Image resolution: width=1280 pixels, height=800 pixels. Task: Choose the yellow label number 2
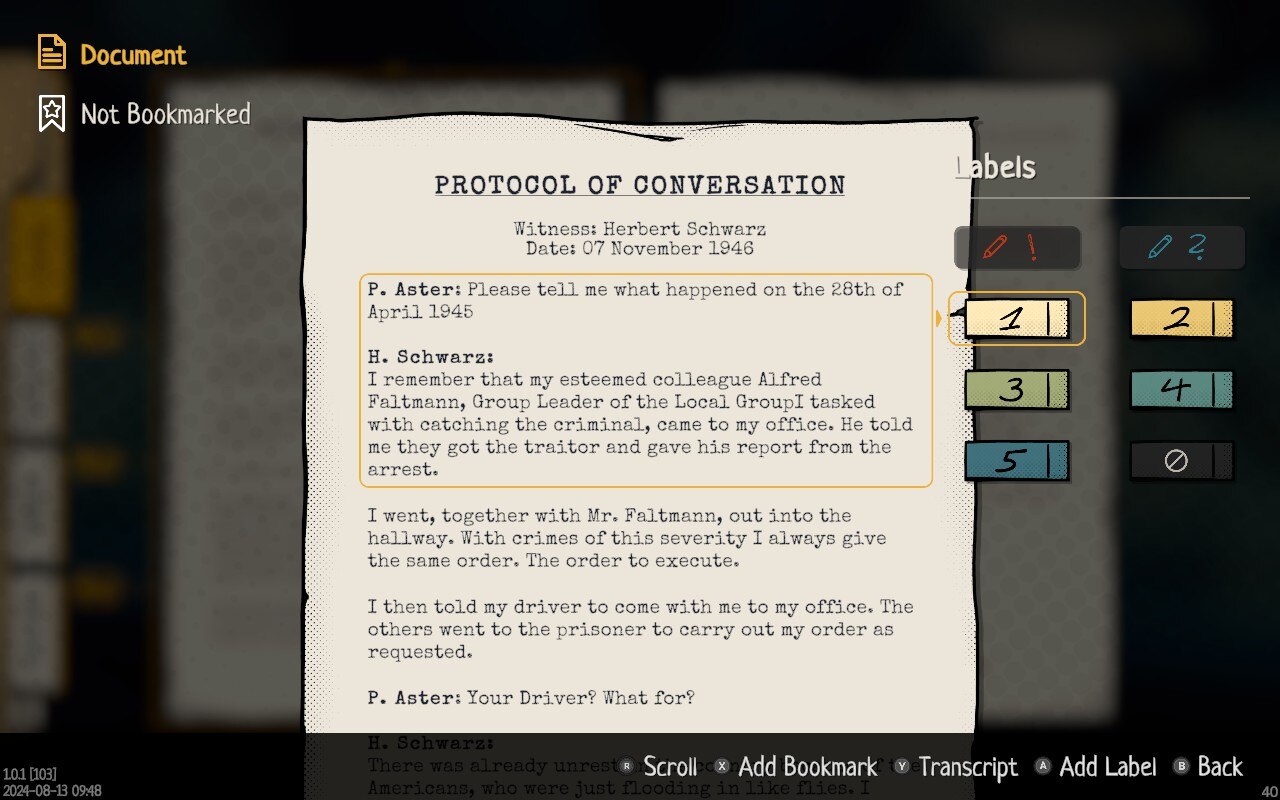tap(1181, 319)
